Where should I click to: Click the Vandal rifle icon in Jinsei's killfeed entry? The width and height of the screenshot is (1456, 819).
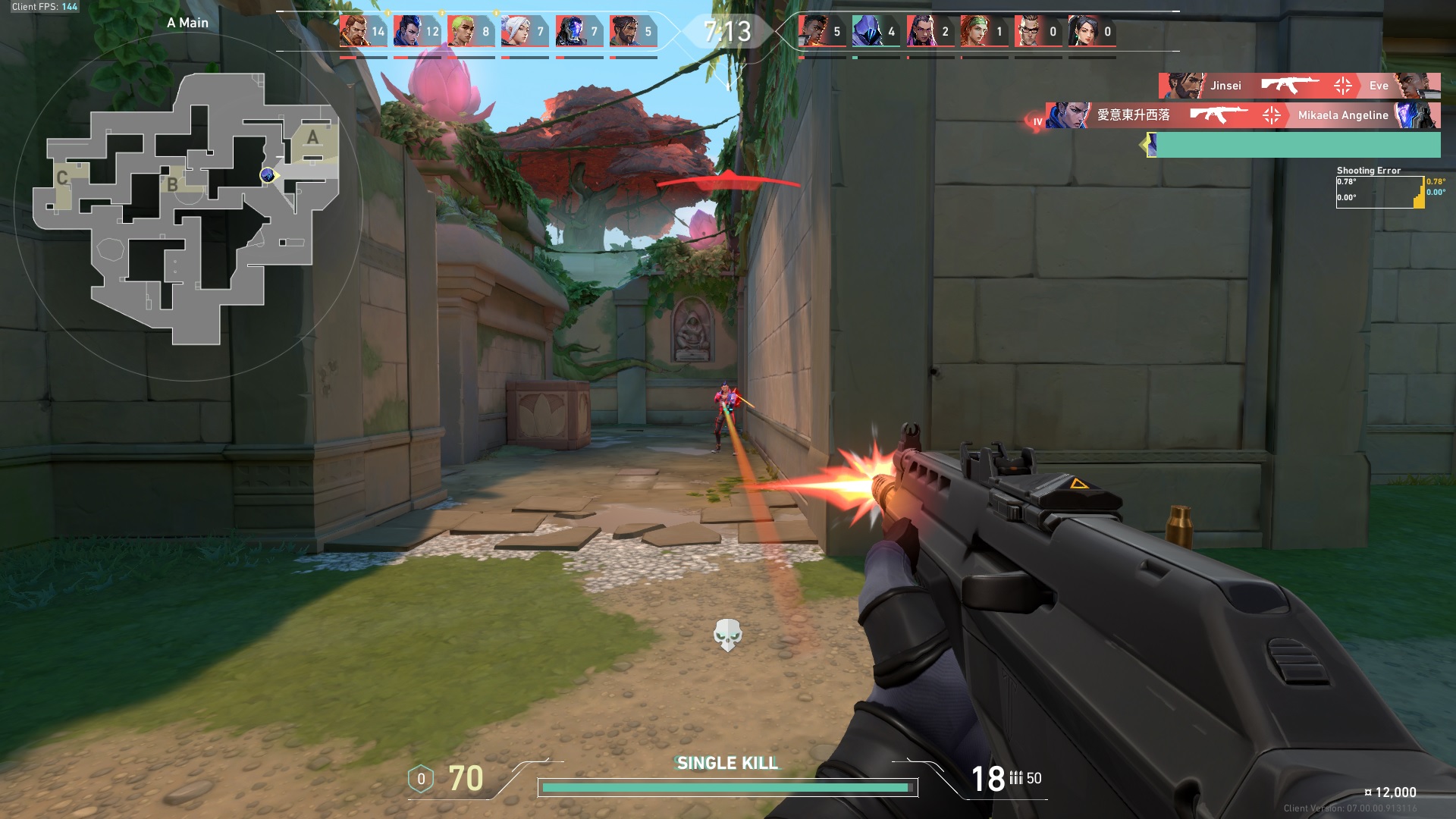click(x=1289, y=86)
